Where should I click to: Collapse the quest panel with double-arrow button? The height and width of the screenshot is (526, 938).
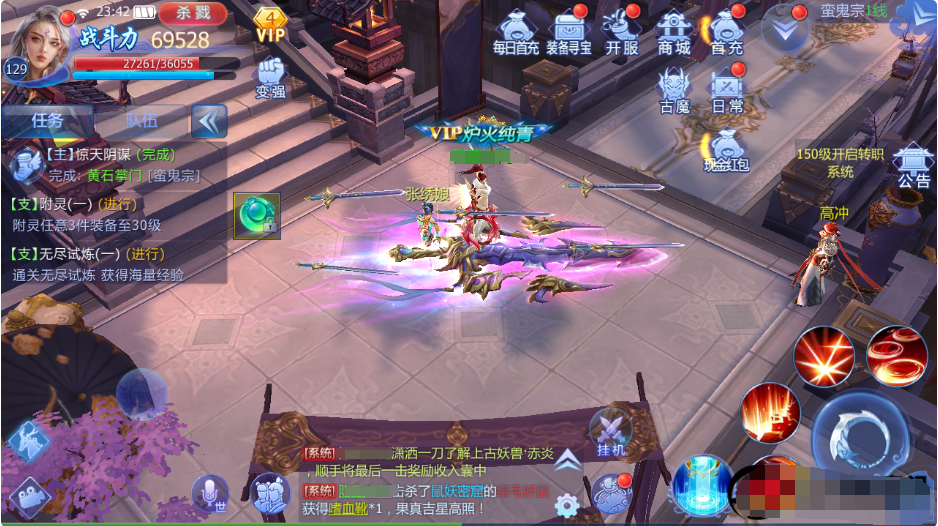coord(209,121)
